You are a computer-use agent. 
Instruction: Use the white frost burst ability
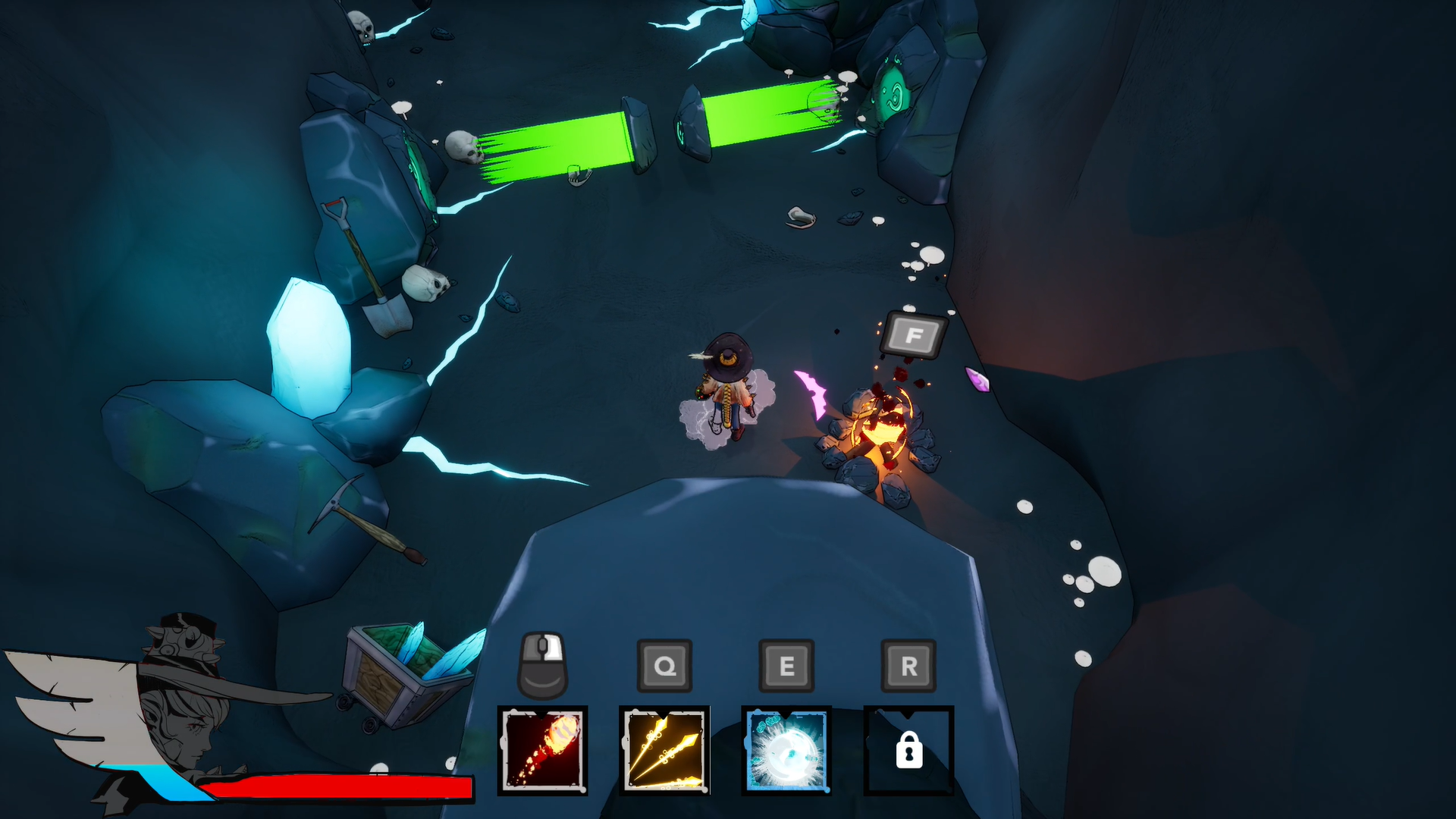click(x=786, y=750)
